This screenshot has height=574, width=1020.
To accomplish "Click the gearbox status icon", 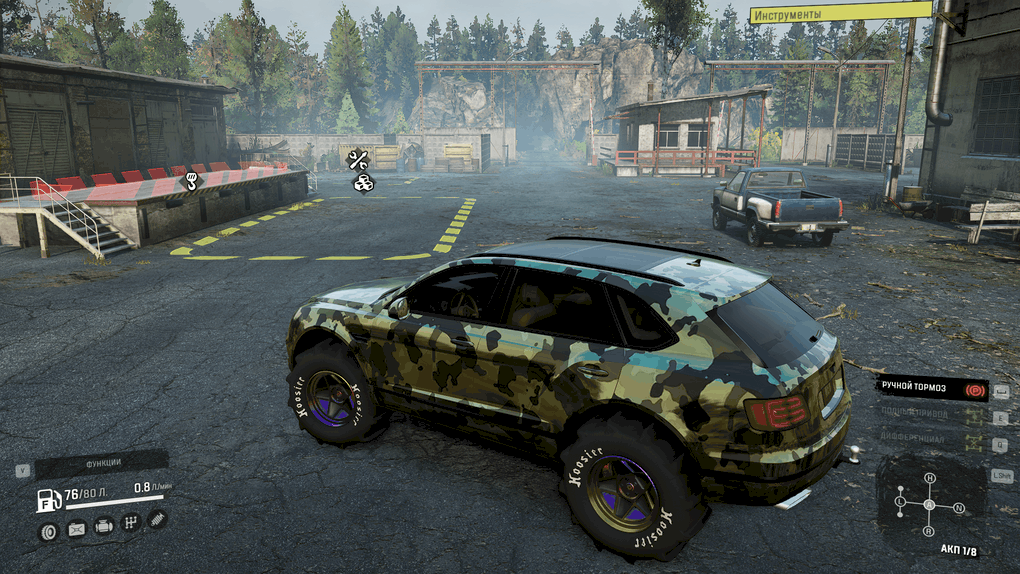I will point(130,522).
